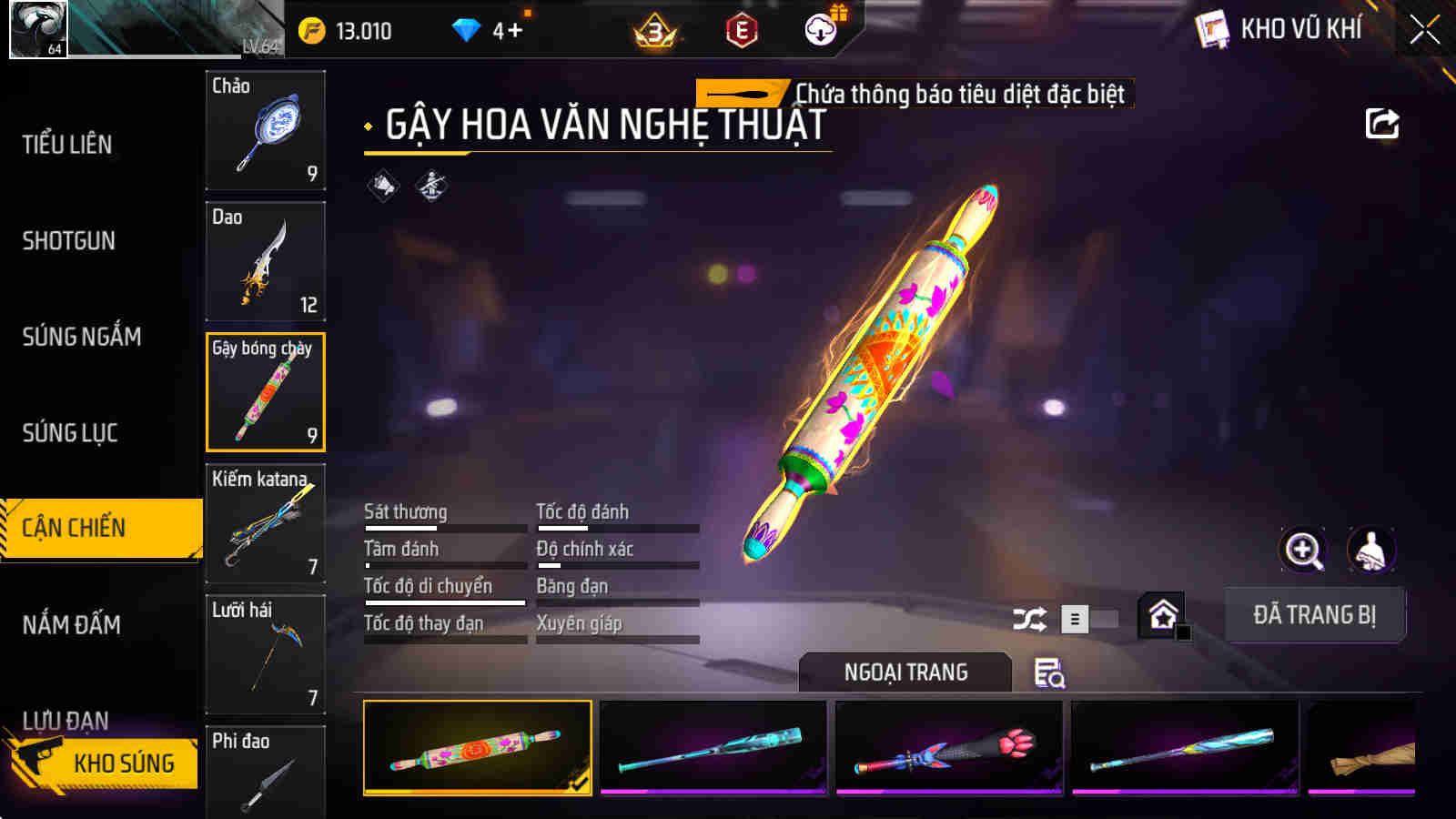Image resolution: width=1456 pixels, height=819 pixels.
Task: Expand the Kiếm katana category
Action: pos(265,525)
